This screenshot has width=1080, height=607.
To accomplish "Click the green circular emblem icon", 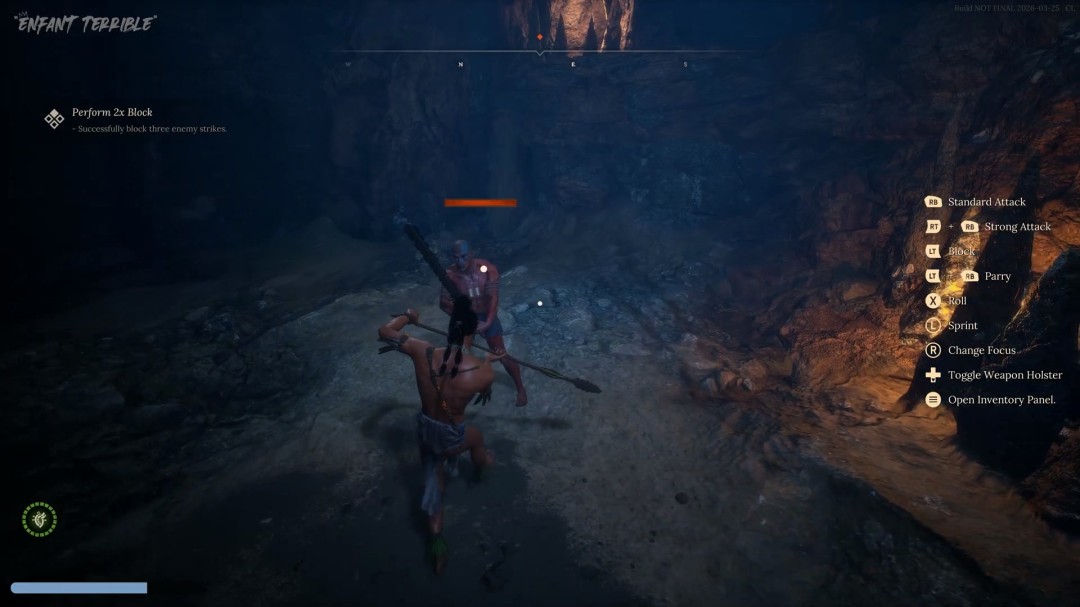I will pyautogui.click(x=40, y=519).
